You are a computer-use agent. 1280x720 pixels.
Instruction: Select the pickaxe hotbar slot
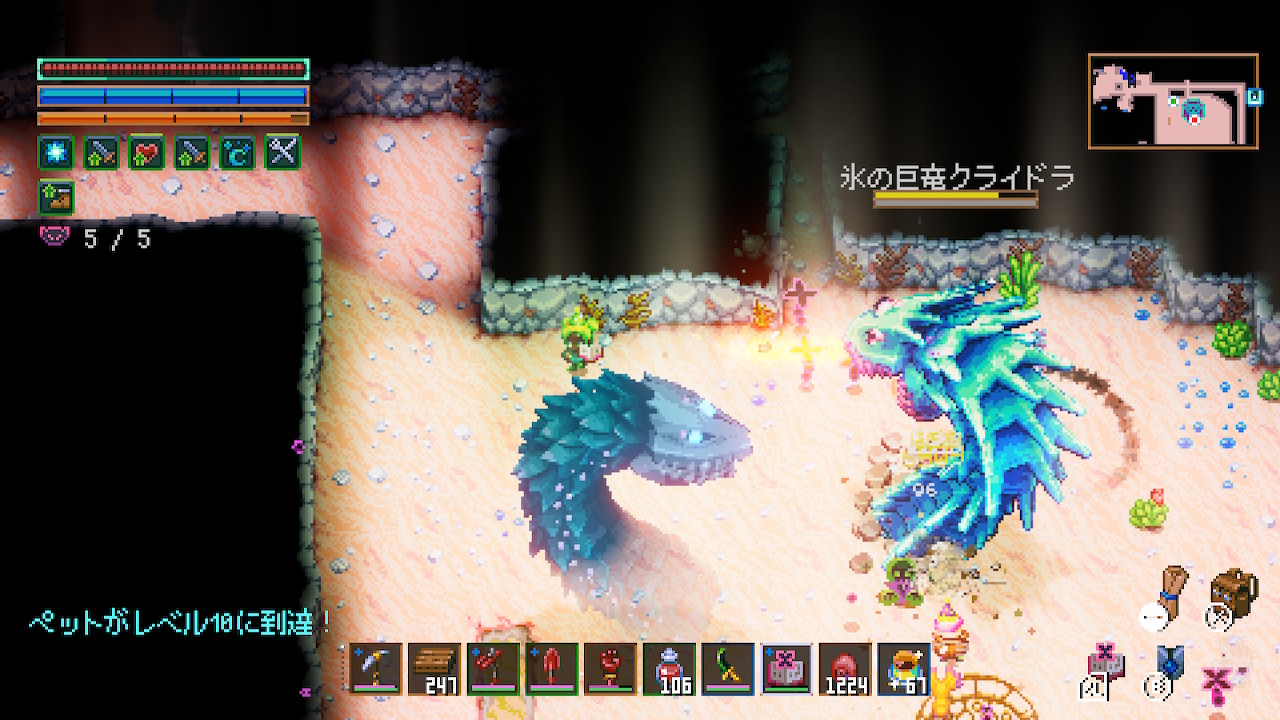(376, 667)
